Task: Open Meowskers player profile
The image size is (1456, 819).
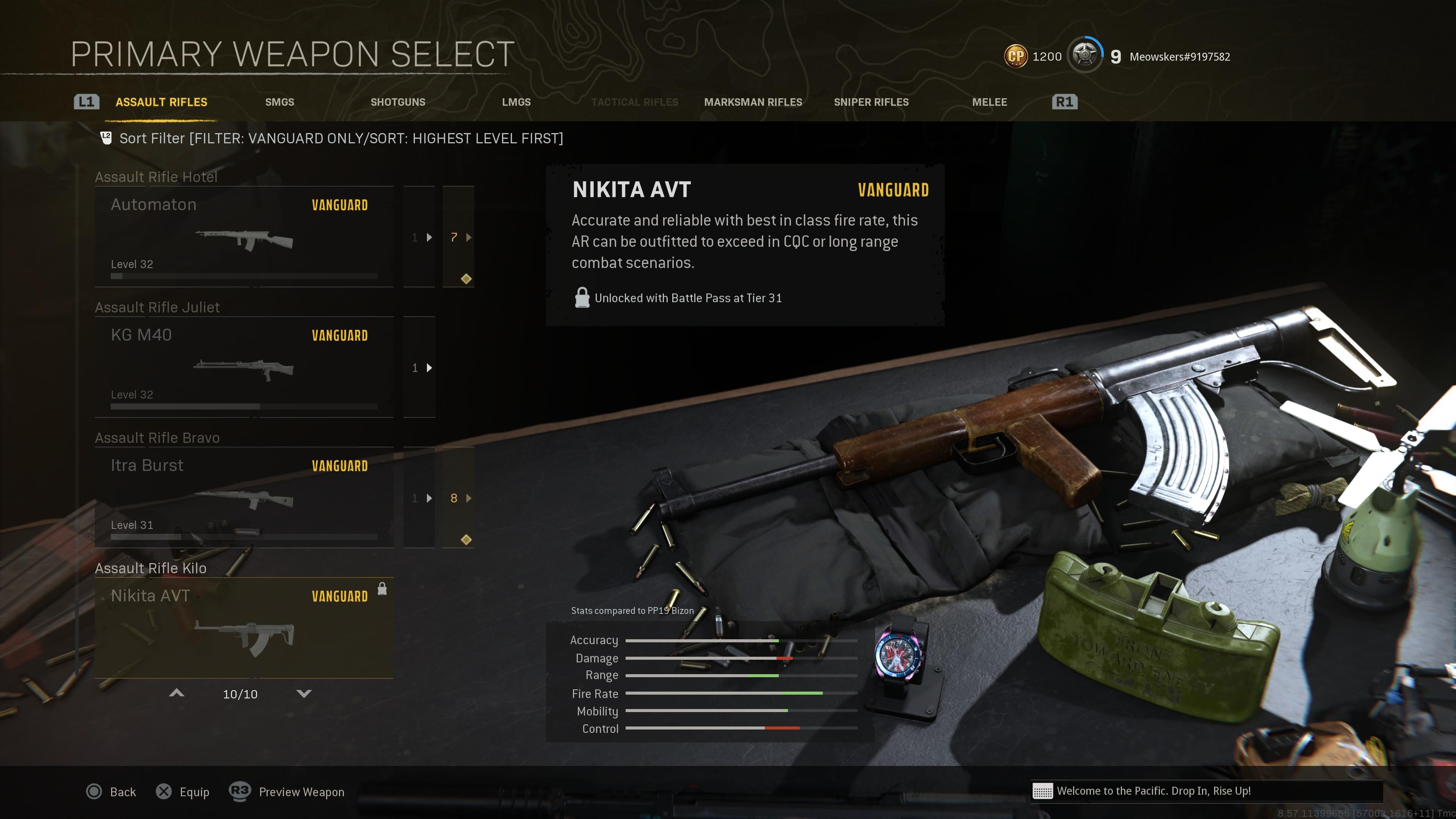Action: tap(1179, 56)
